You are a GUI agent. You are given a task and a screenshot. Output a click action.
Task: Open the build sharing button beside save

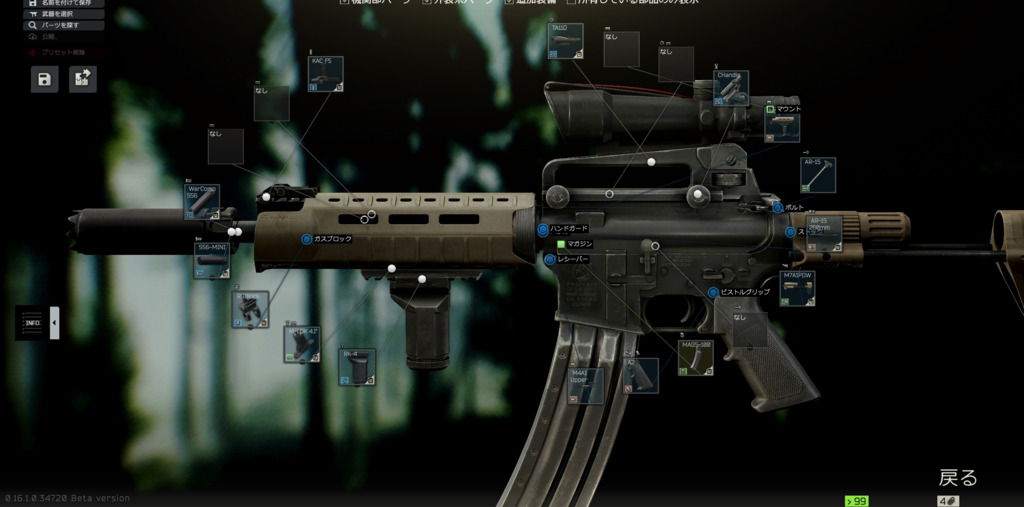pyautogui.click(x=83, y=79)
